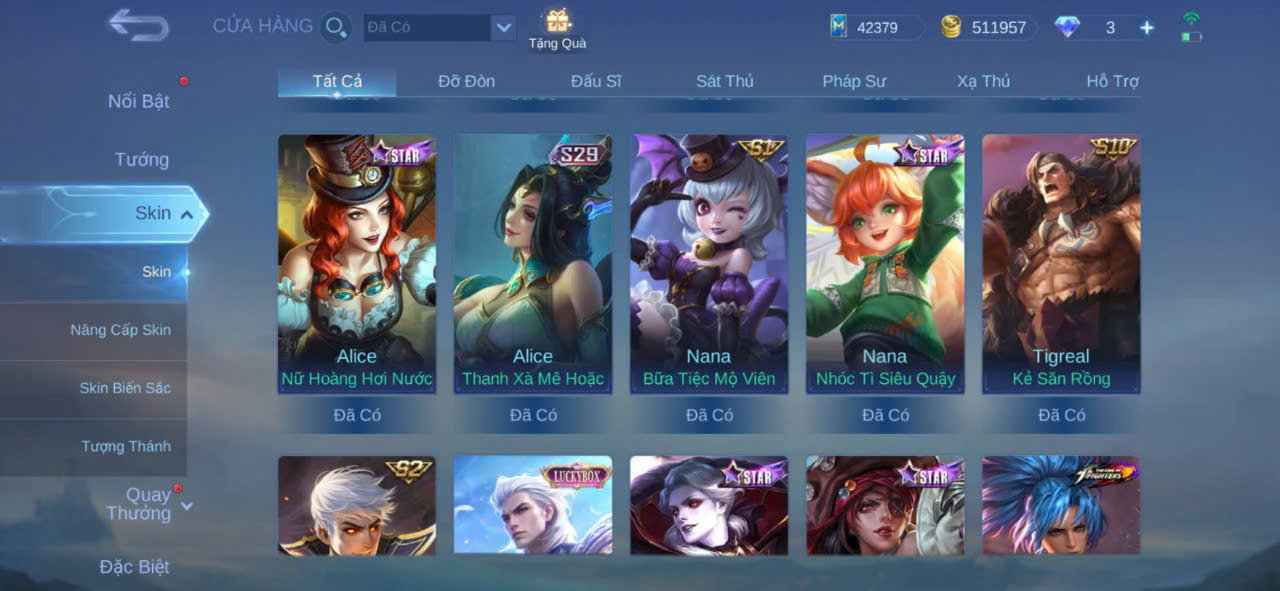This screenshot has height=591, width=1280.
Task: Open Skin Biến Sắc submenu
Action: pos(125,388)
